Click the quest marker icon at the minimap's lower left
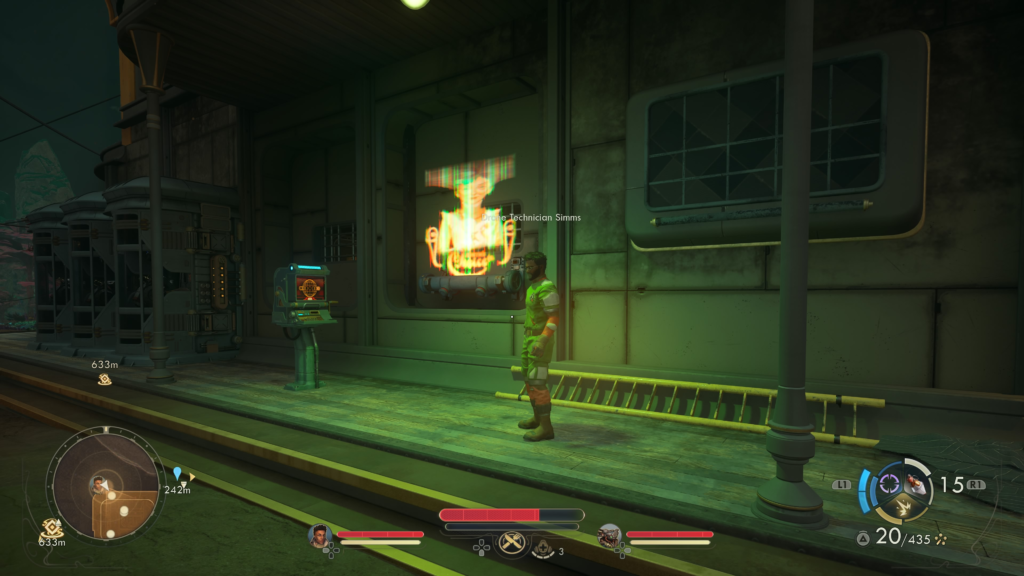1024x576 pixels. (52, 527)
